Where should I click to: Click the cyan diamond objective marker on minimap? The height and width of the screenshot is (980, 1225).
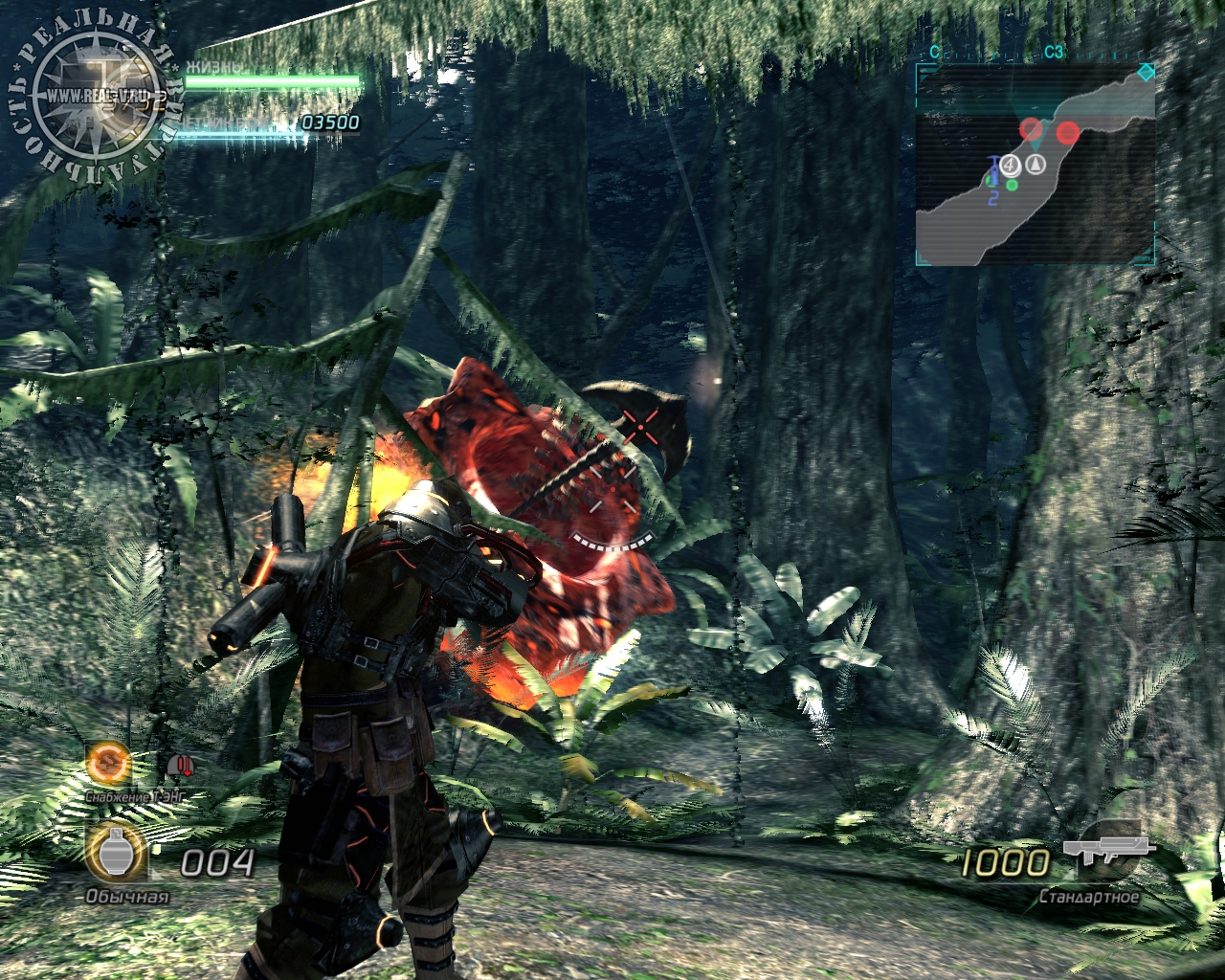tap(1145, 74)
